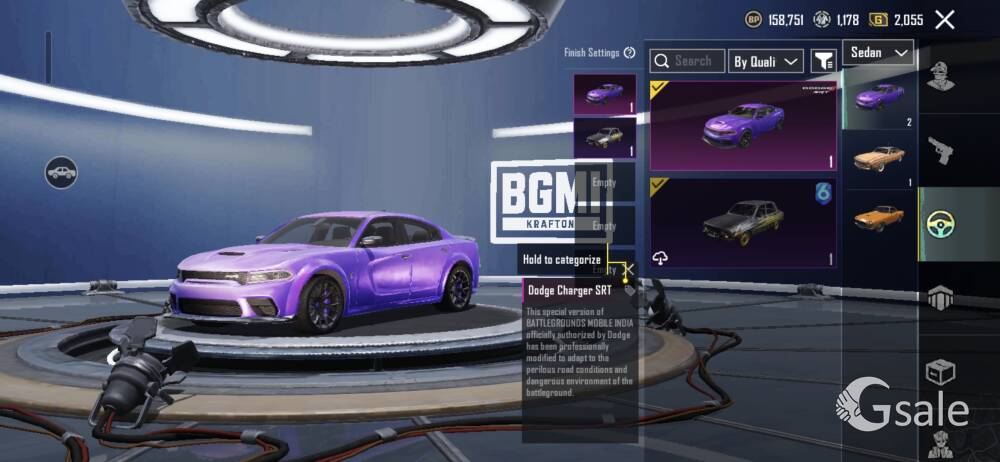1000x462 pixels.
Task: Switch to the crate box tab
Action: click(x=940, y=372)
